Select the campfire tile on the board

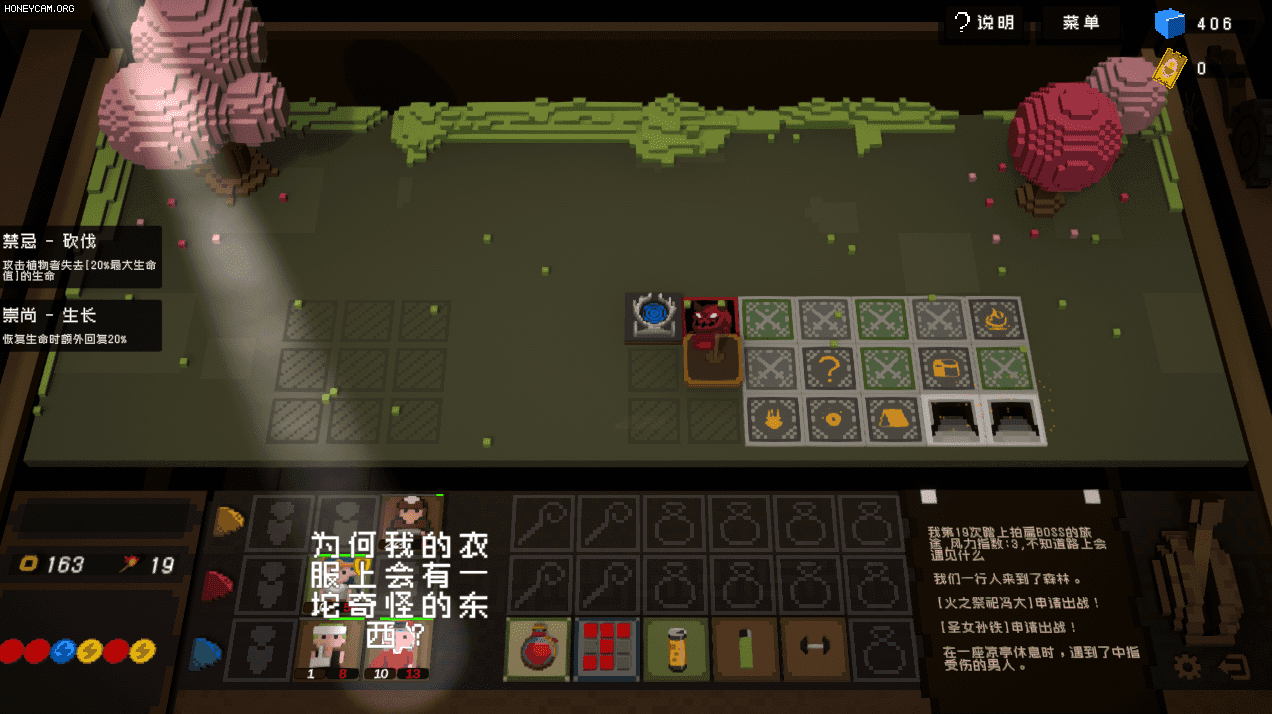[996, 320]
